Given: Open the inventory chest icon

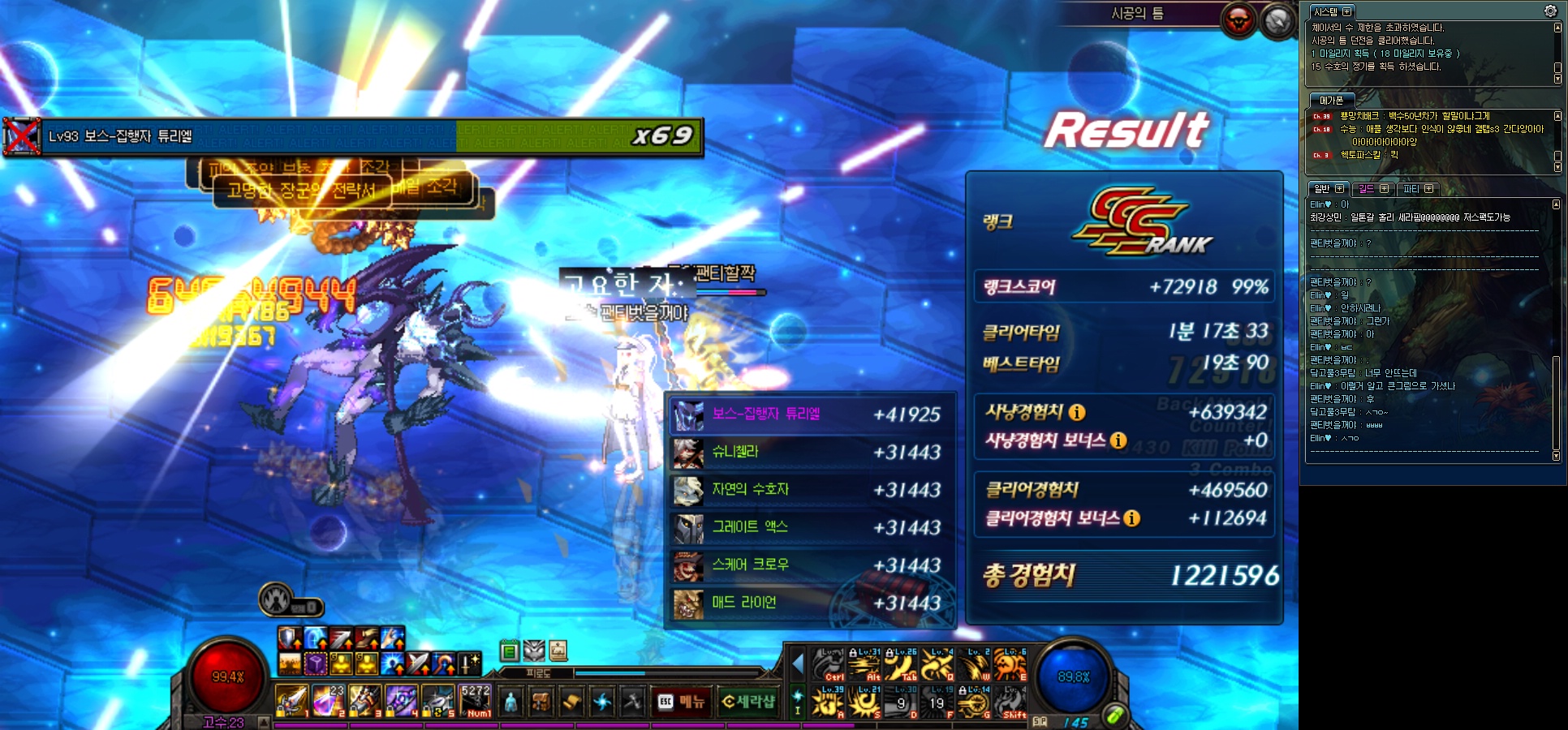Looking at the screenshot, I should pos(541,702).
